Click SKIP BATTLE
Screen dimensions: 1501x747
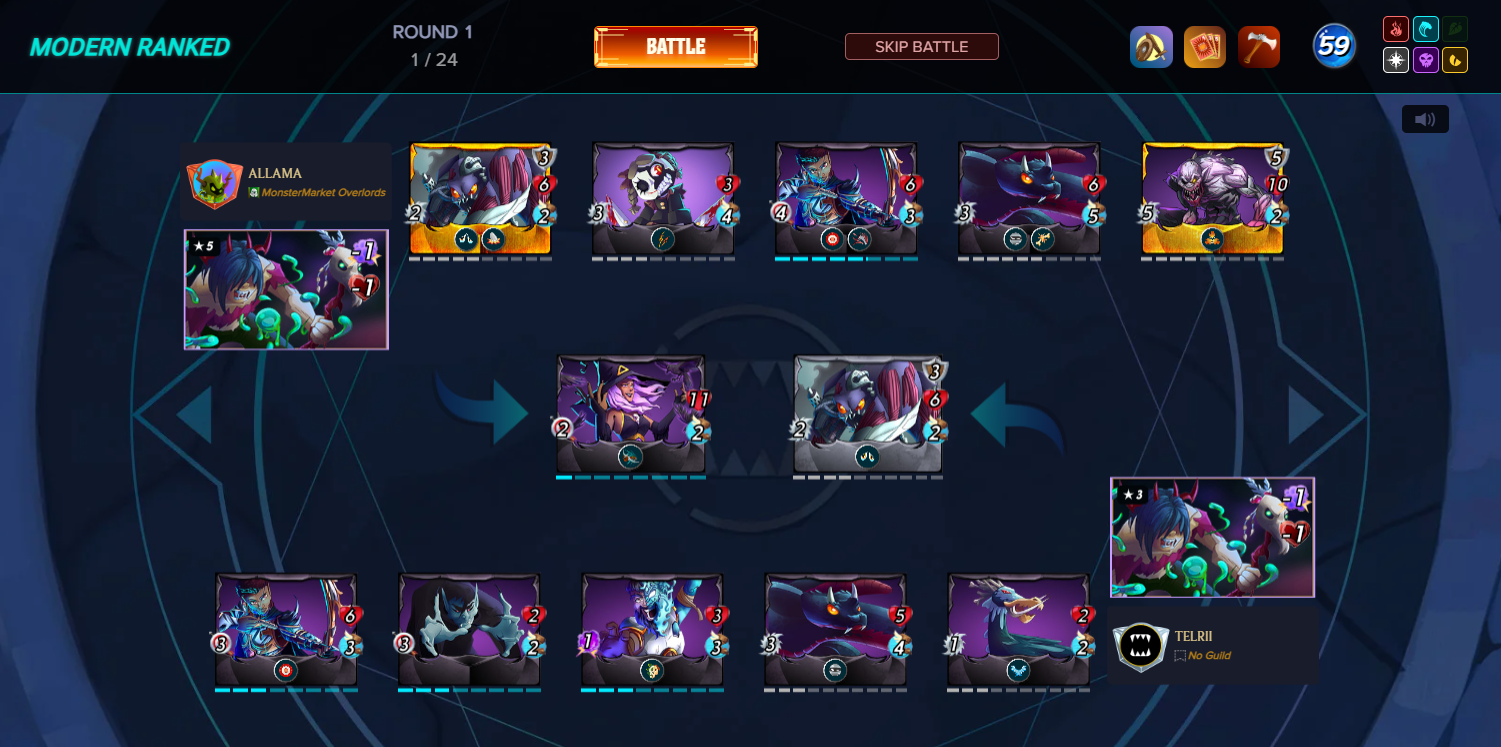coord(921,46)
